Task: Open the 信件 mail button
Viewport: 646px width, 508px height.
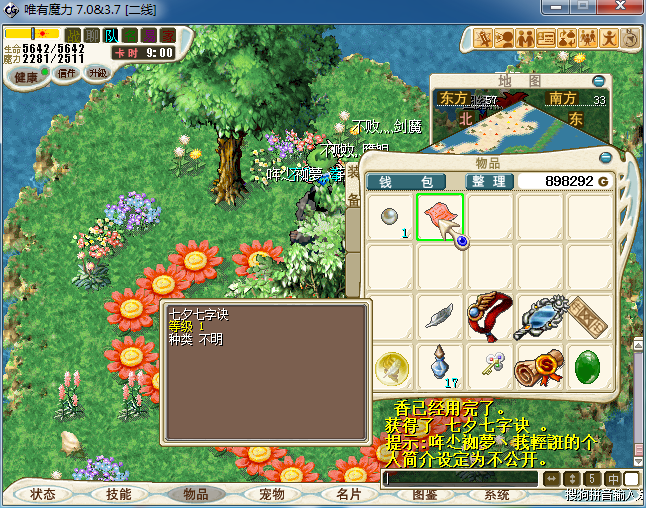Action: (x=68, y=73)
